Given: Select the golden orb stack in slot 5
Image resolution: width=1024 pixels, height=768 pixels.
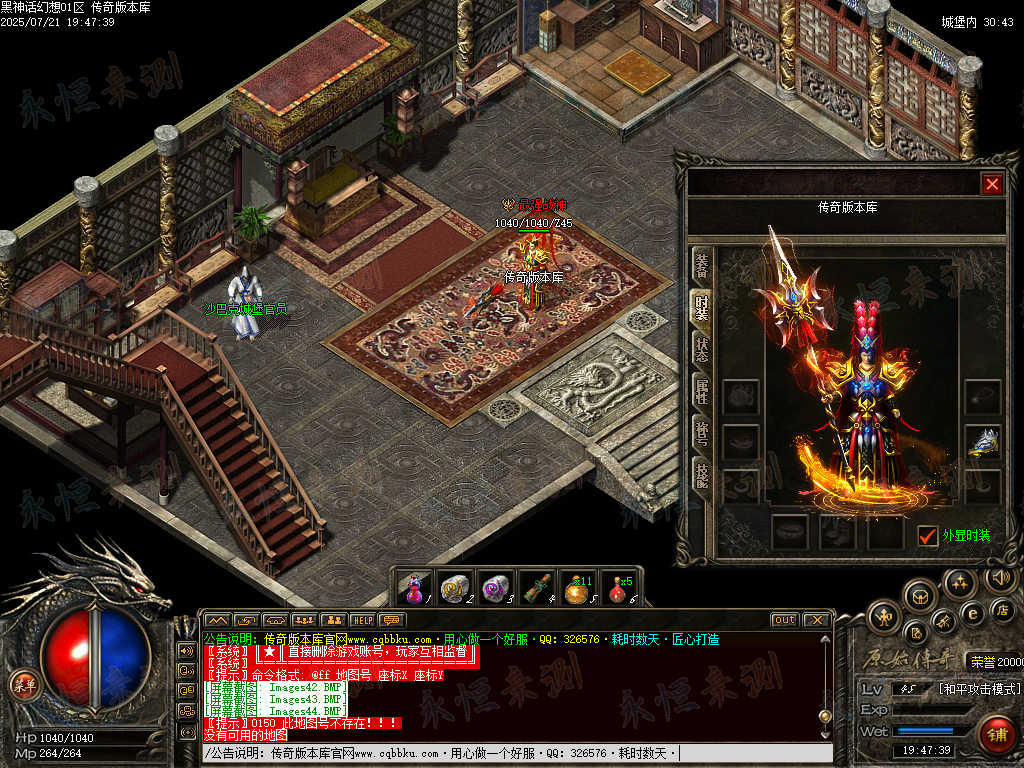Looking at the screenshot, I should [578, 588].
